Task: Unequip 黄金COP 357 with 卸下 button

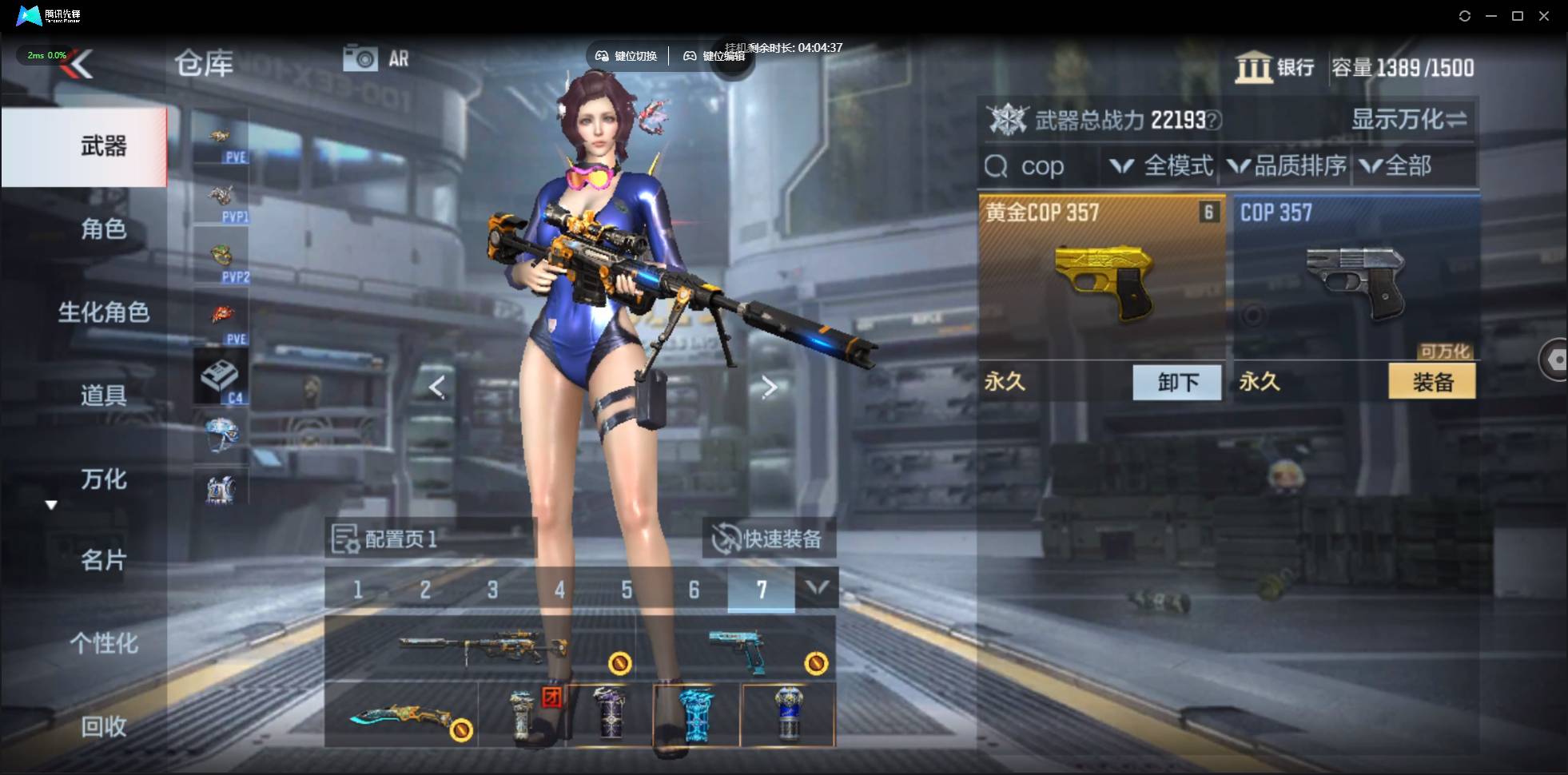Action: pos(1177,383)
